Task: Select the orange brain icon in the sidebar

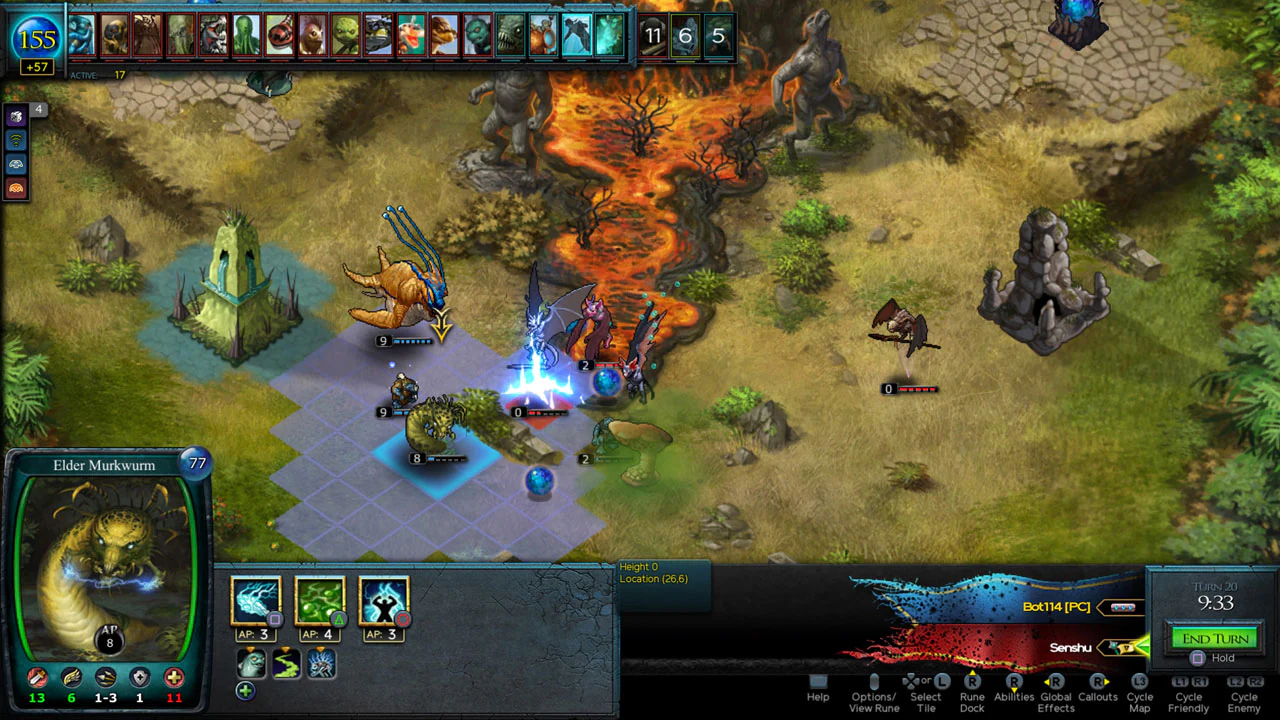Action: [x=15, y=186]
